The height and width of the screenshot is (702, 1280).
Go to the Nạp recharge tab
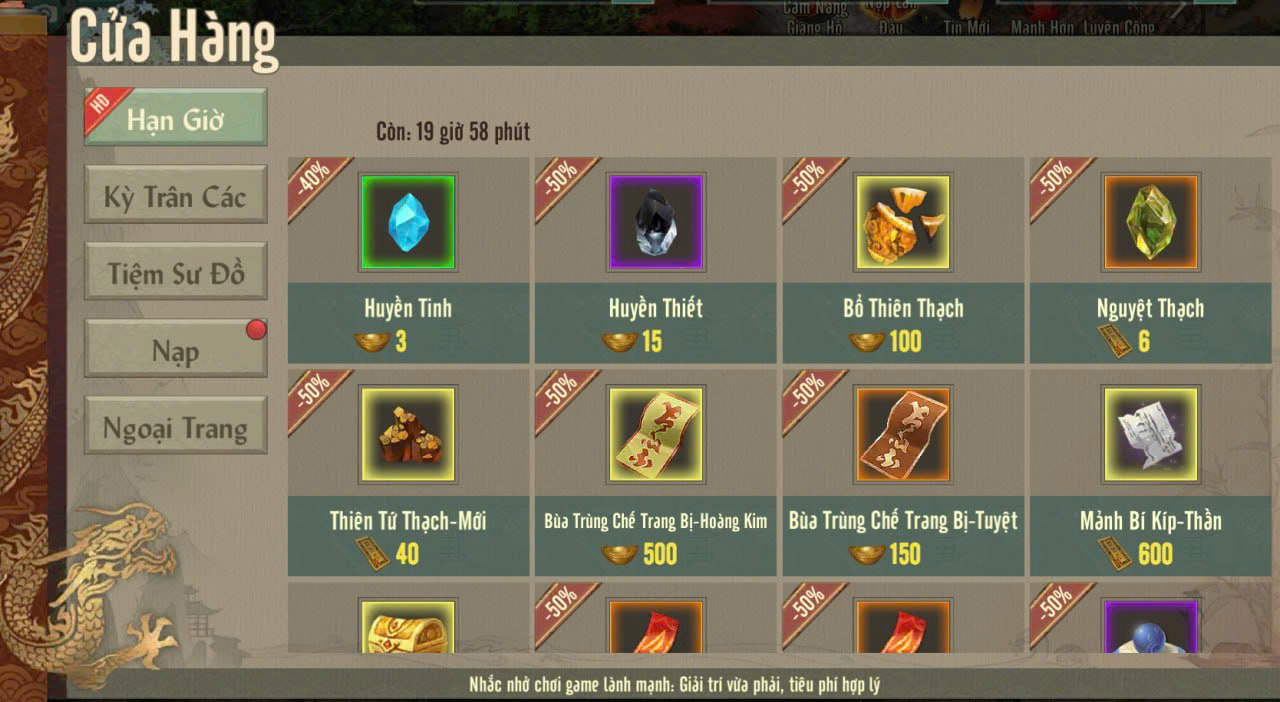(x=176, y=350)
